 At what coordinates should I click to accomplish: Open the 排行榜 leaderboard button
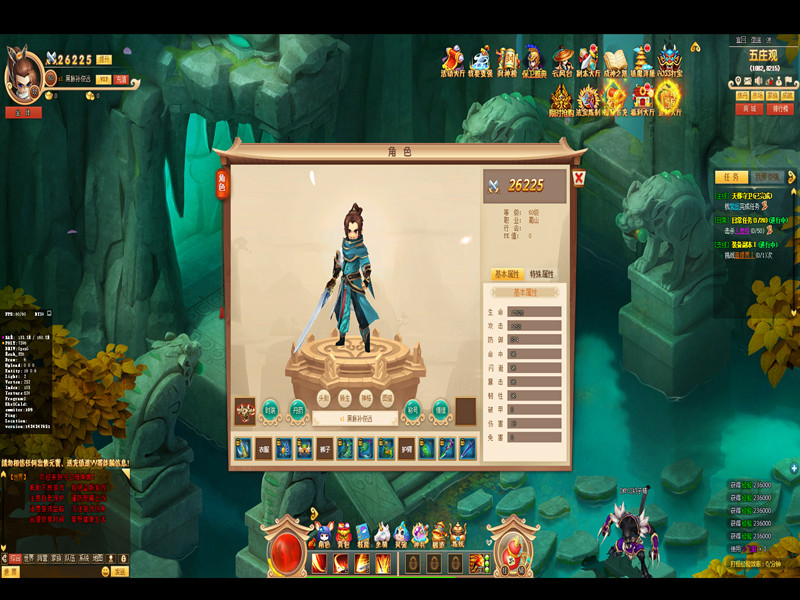[779, 109]
